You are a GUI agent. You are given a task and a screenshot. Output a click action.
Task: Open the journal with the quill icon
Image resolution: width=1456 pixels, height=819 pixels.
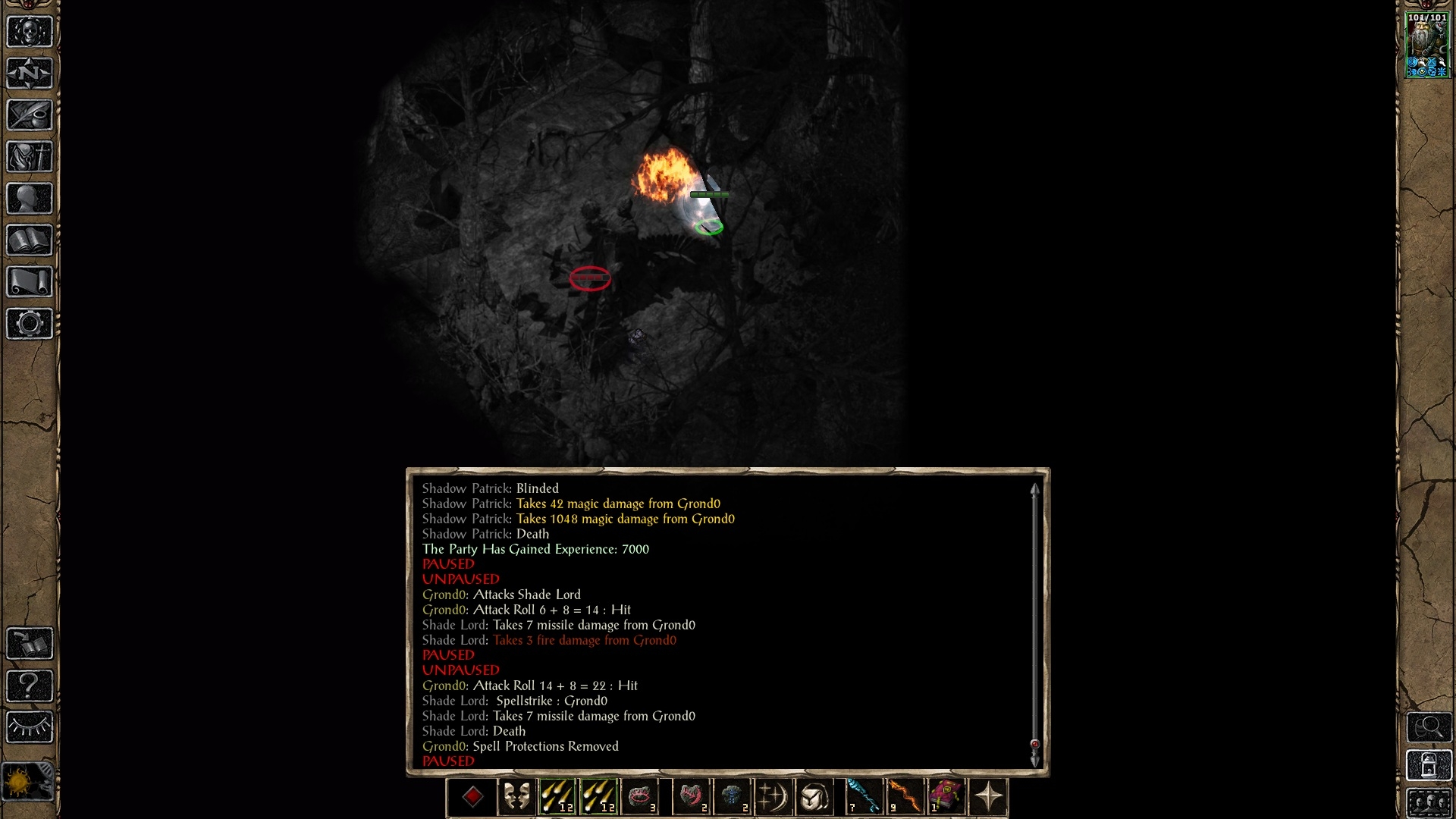pos(30,115)
